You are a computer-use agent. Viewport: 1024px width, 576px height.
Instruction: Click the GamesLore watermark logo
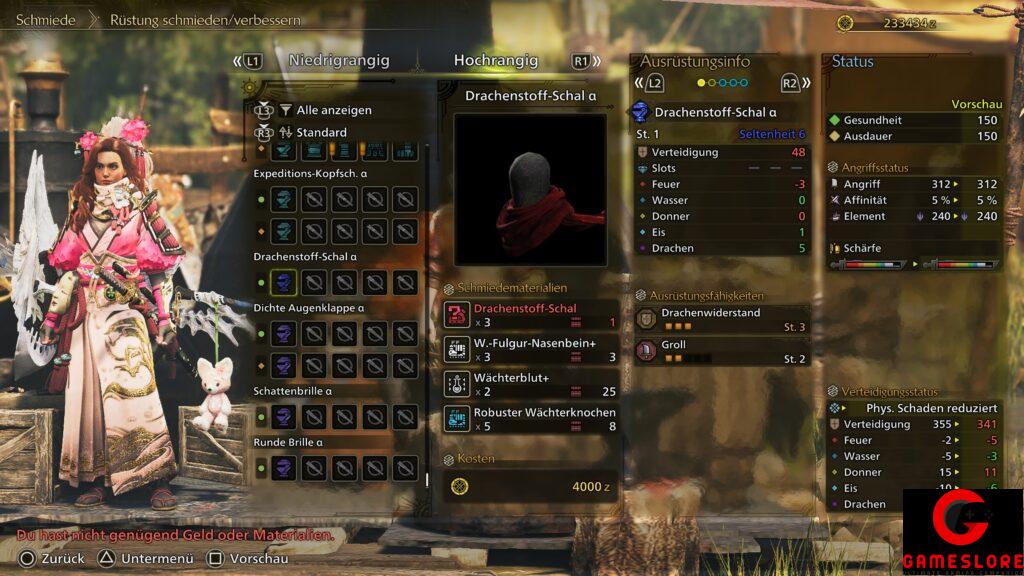pos(963,530)
